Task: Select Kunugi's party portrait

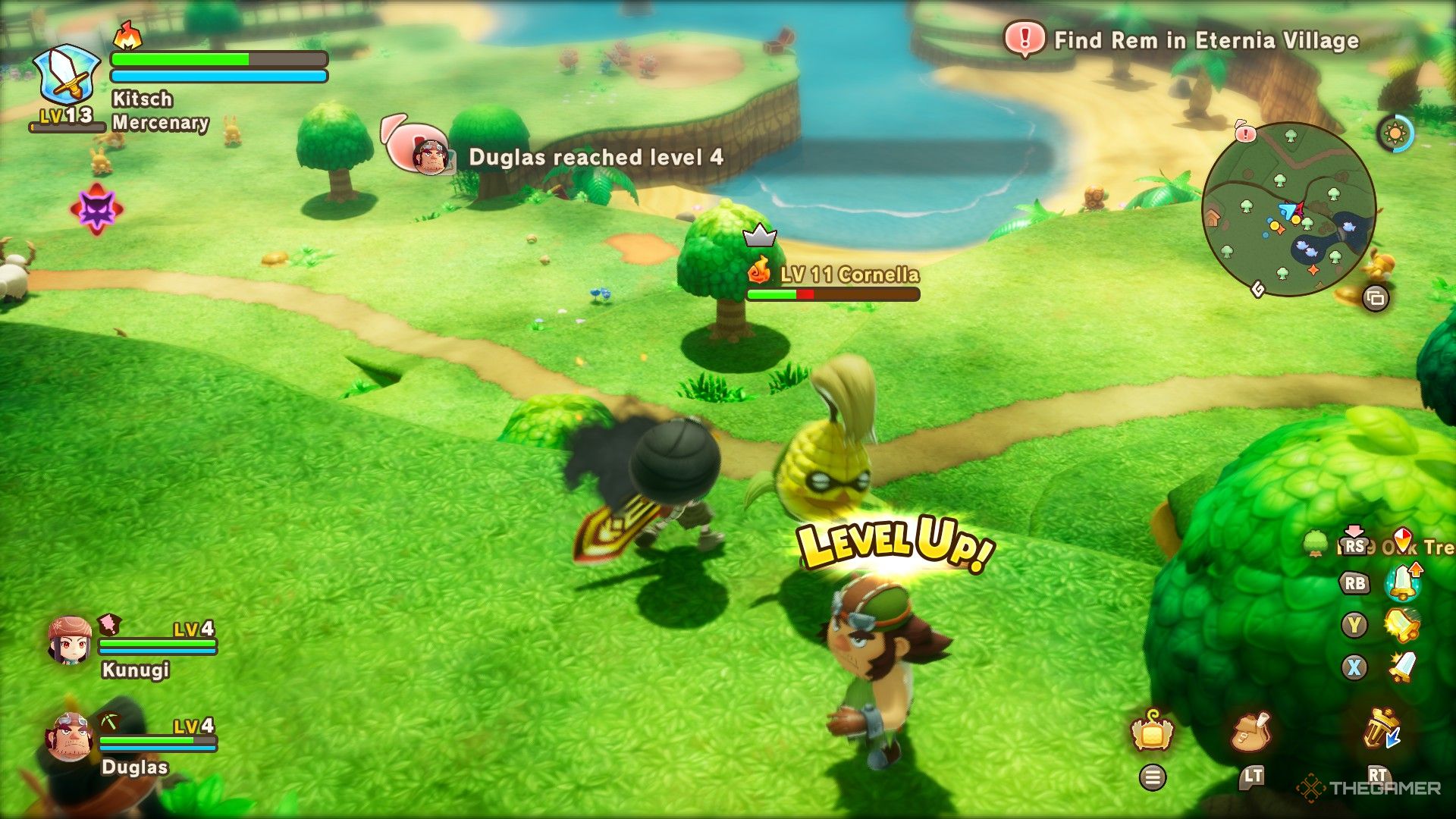Action: (x=70, y=641)
